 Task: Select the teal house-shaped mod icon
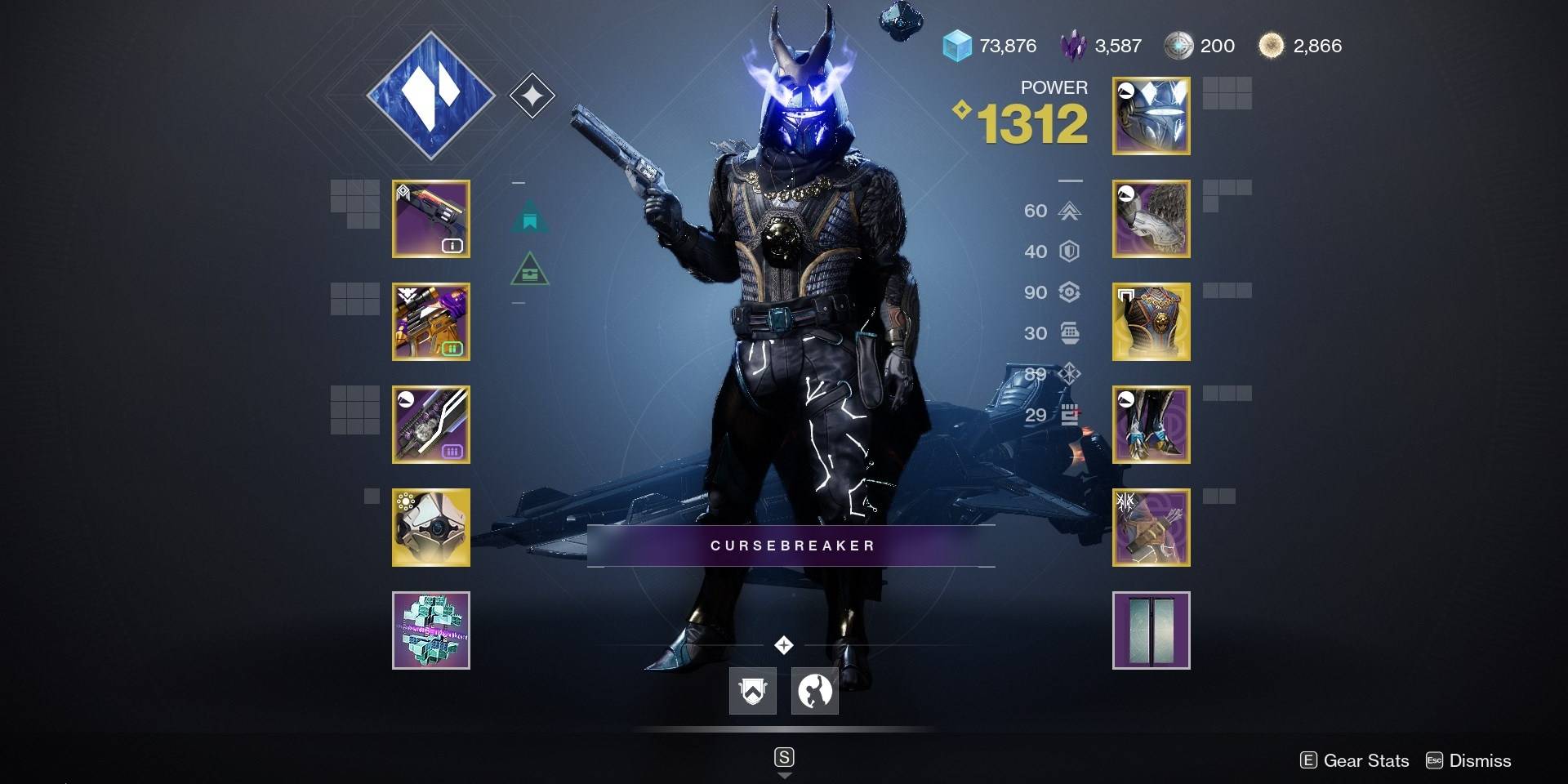coord(530,217)
